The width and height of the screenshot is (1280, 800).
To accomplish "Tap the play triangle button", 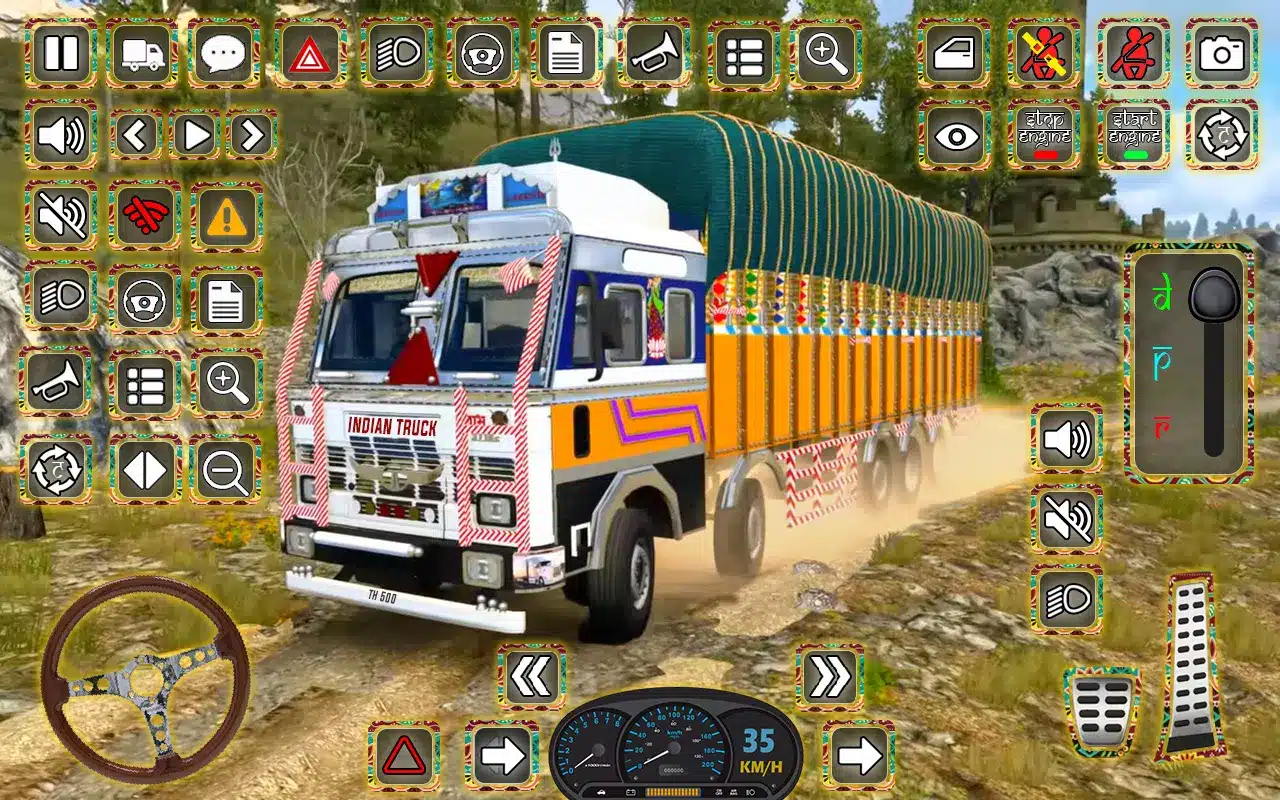I will [x=195, y=134].
